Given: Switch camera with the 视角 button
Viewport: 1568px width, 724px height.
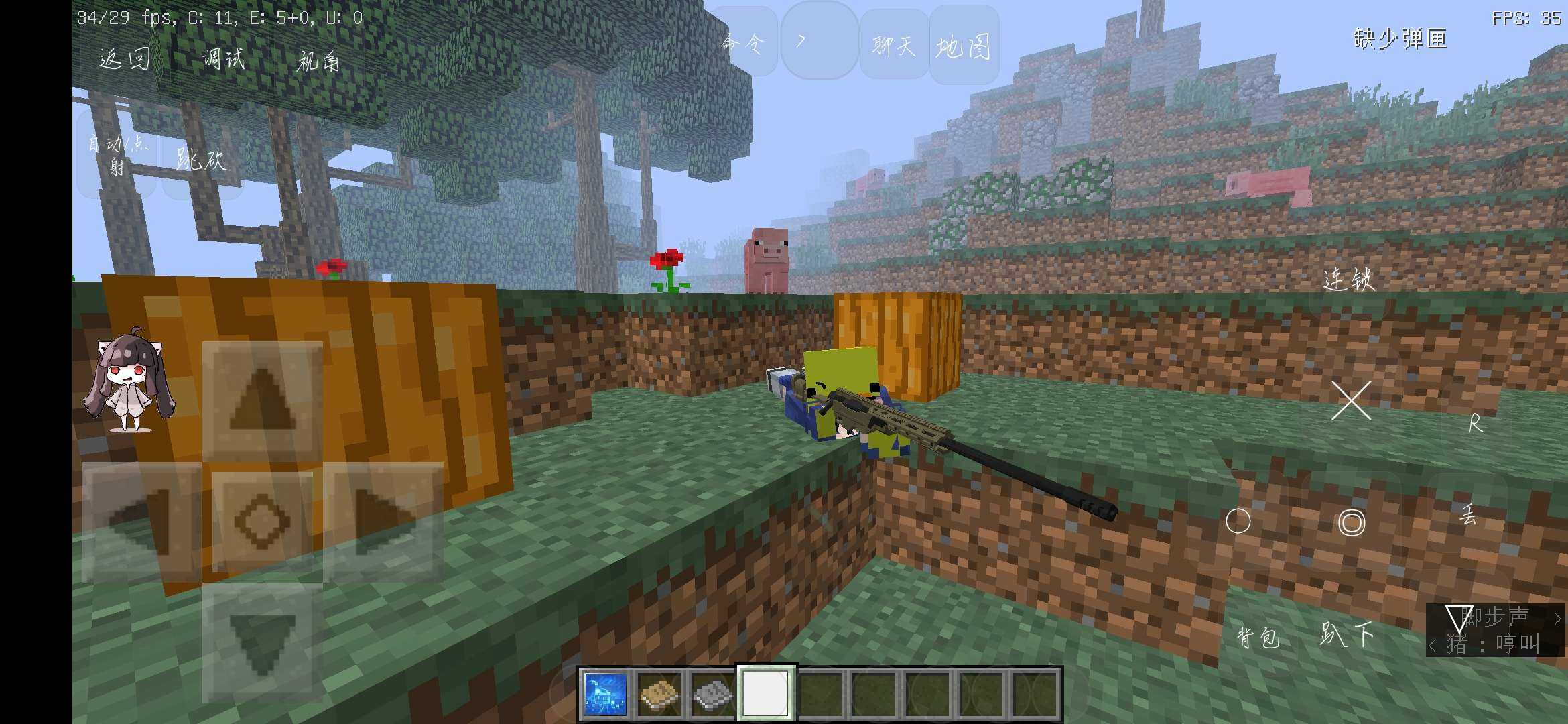Looking at the screenshot, I should point(318,62).
